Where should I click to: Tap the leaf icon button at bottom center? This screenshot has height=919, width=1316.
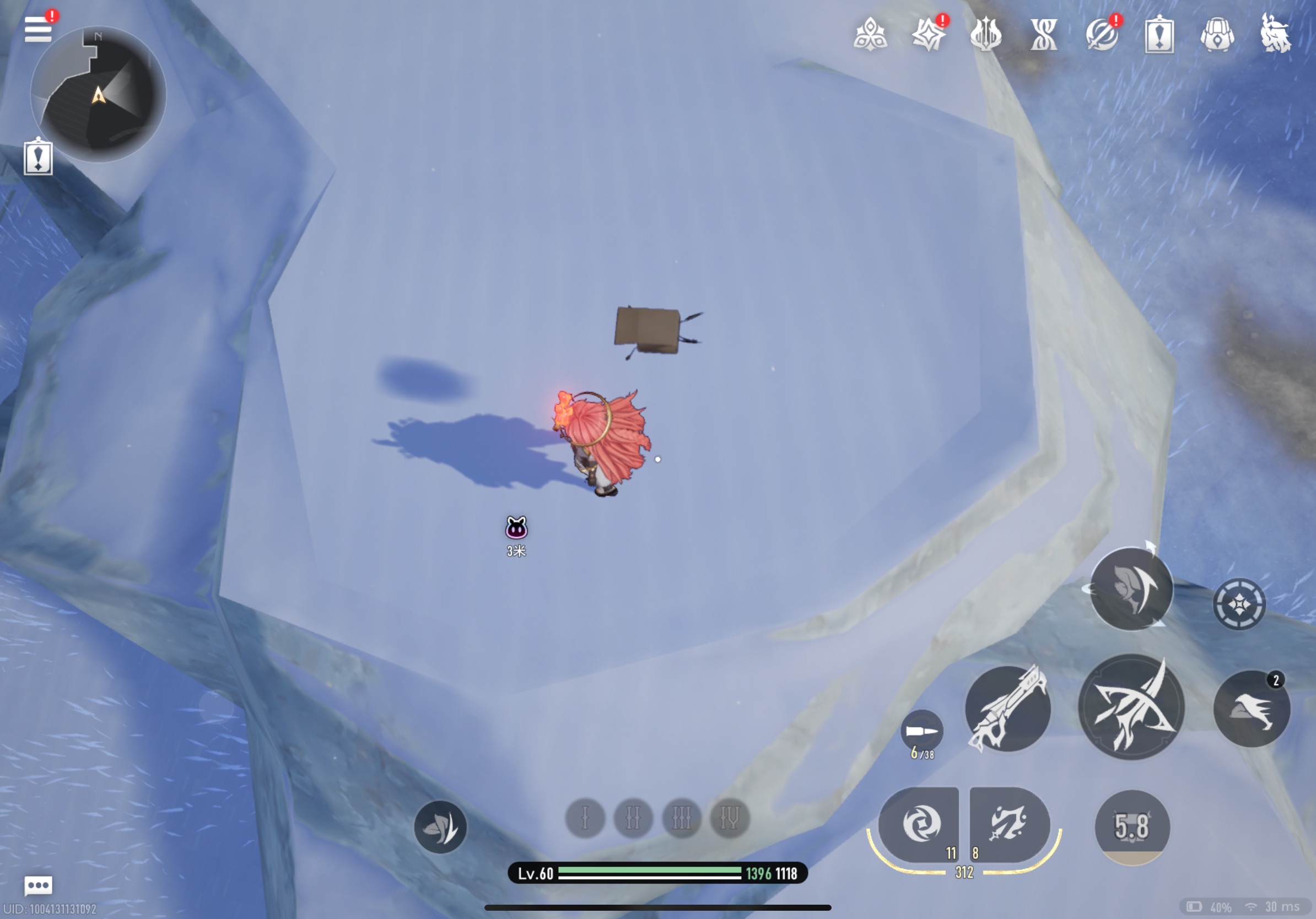(440, 826)
